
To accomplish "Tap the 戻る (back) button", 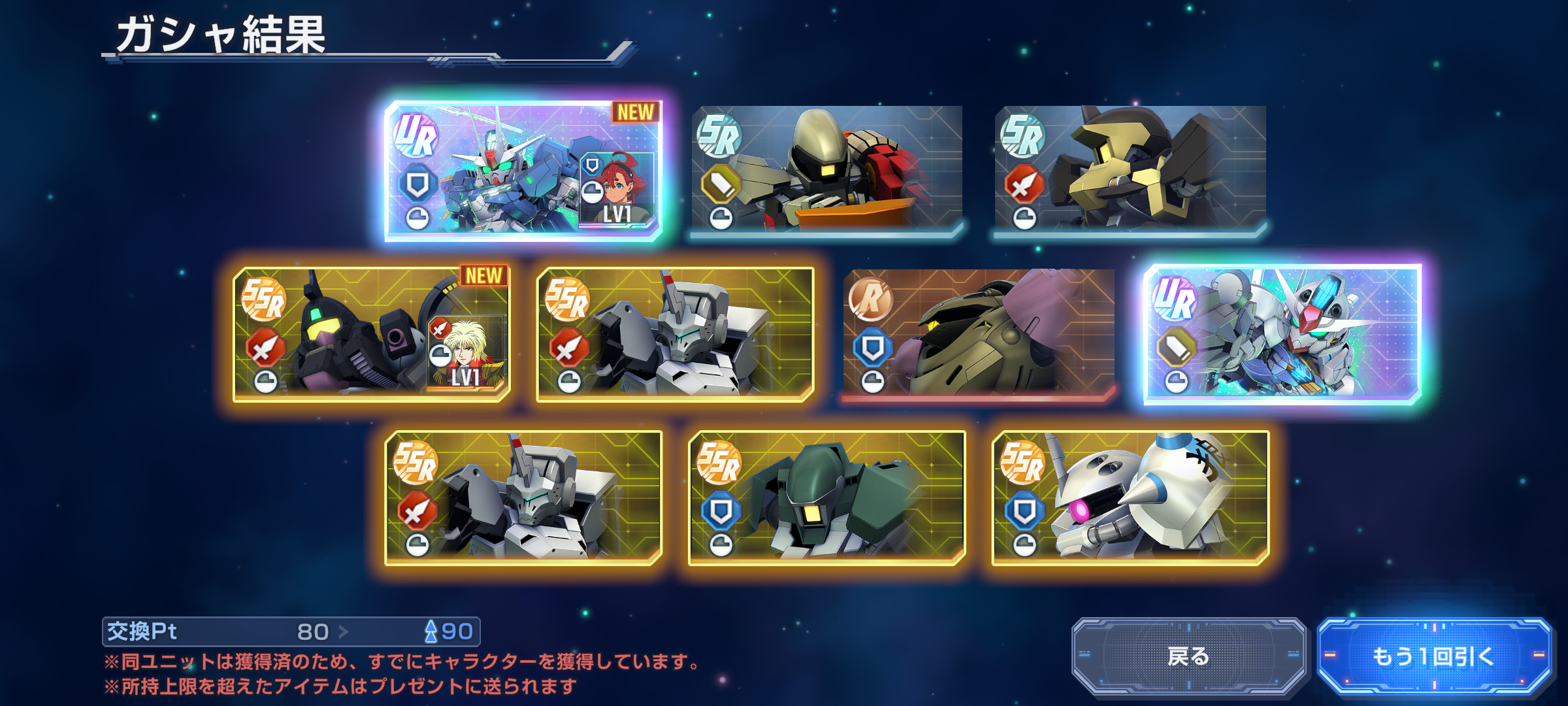I will click(x=1188, y=656).
